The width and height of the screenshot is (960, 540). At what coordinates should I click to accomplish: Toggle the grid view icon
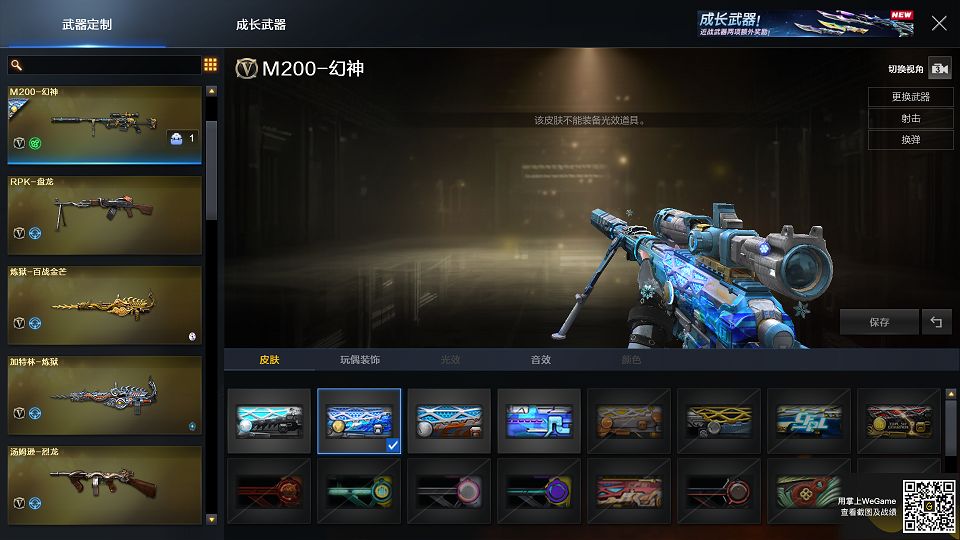click(210, 65)
